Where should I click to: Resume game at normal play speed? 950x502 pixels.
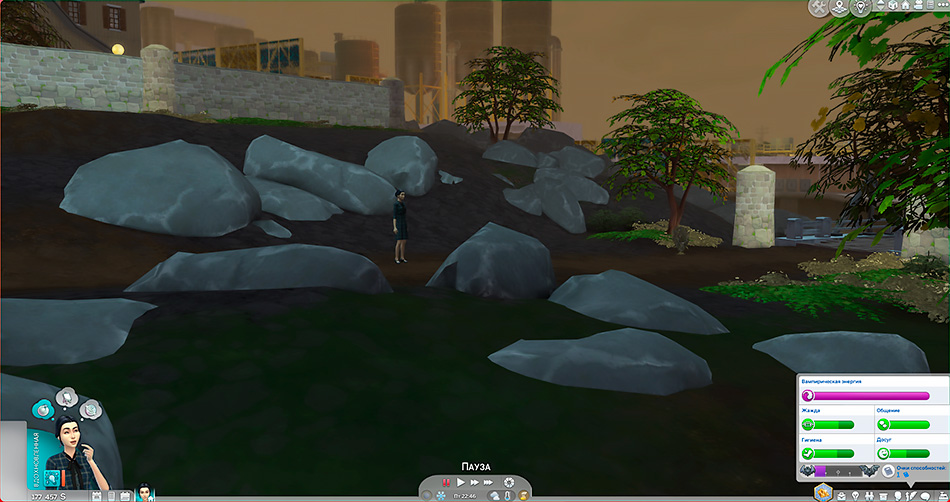coord(461,482)
